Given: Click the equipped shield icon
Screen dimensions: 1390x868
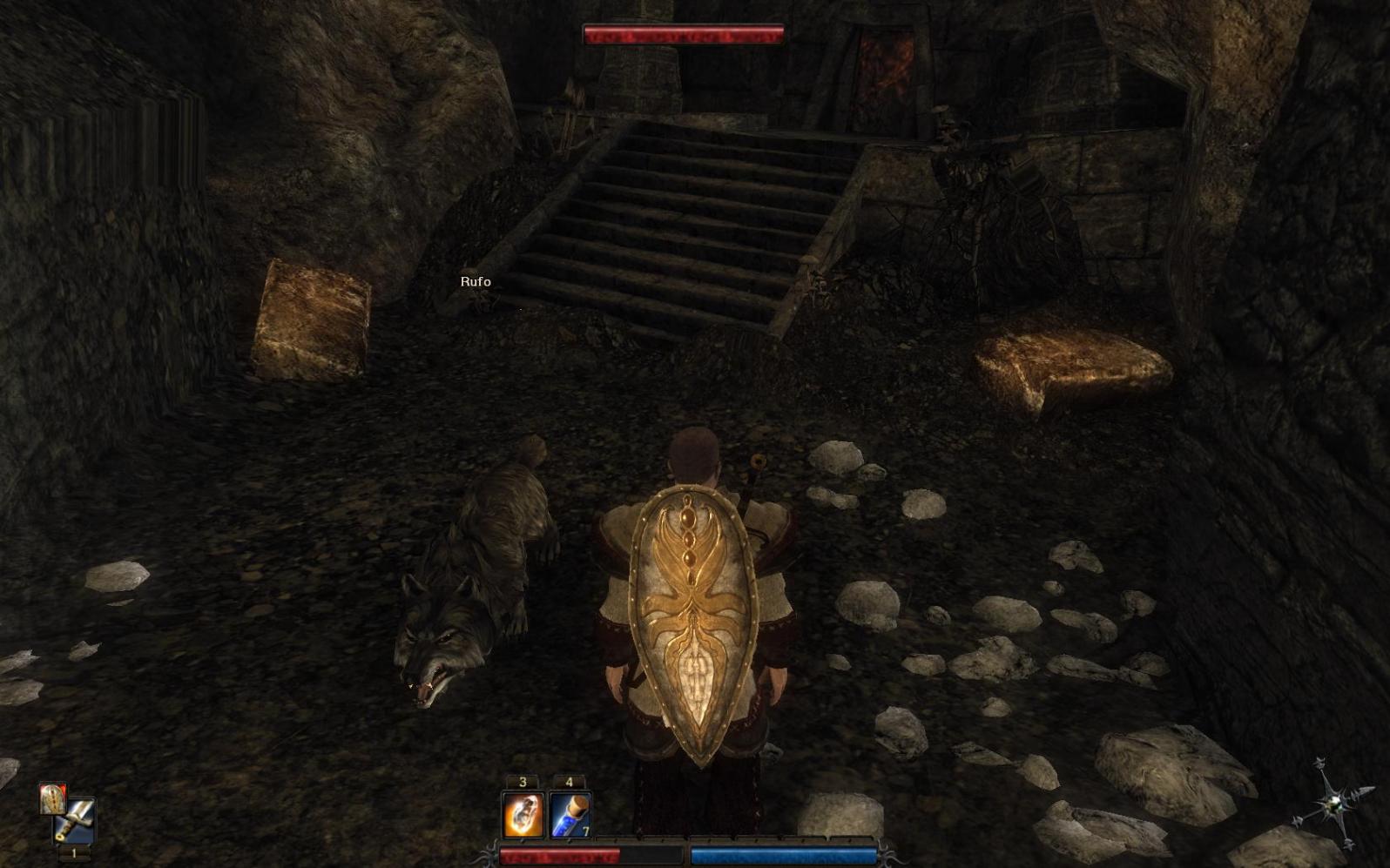Looking at the screenshot, I should (x=52, y=798).
